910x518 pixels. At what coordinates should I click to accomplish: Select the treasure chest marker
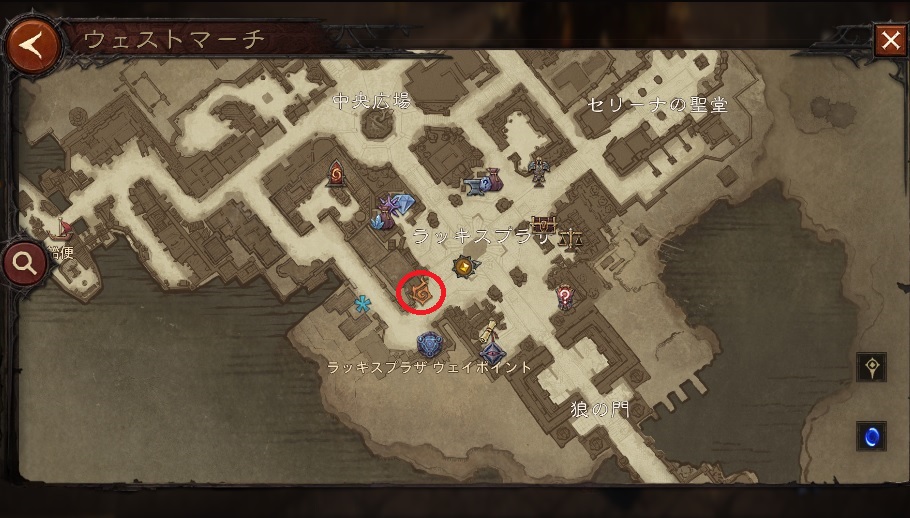[543, 223]
